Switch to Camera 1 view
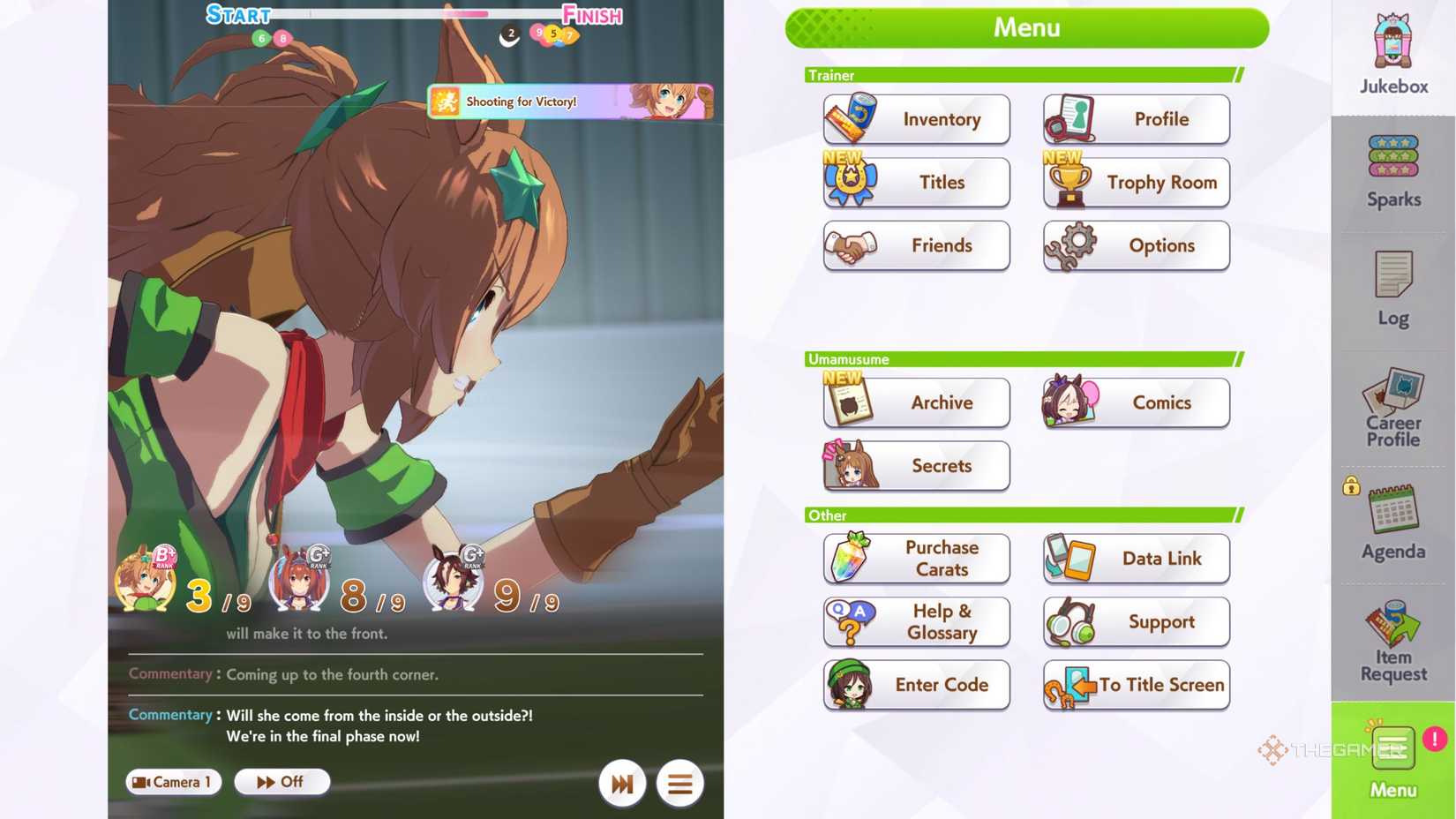 (x=173, y=781)
